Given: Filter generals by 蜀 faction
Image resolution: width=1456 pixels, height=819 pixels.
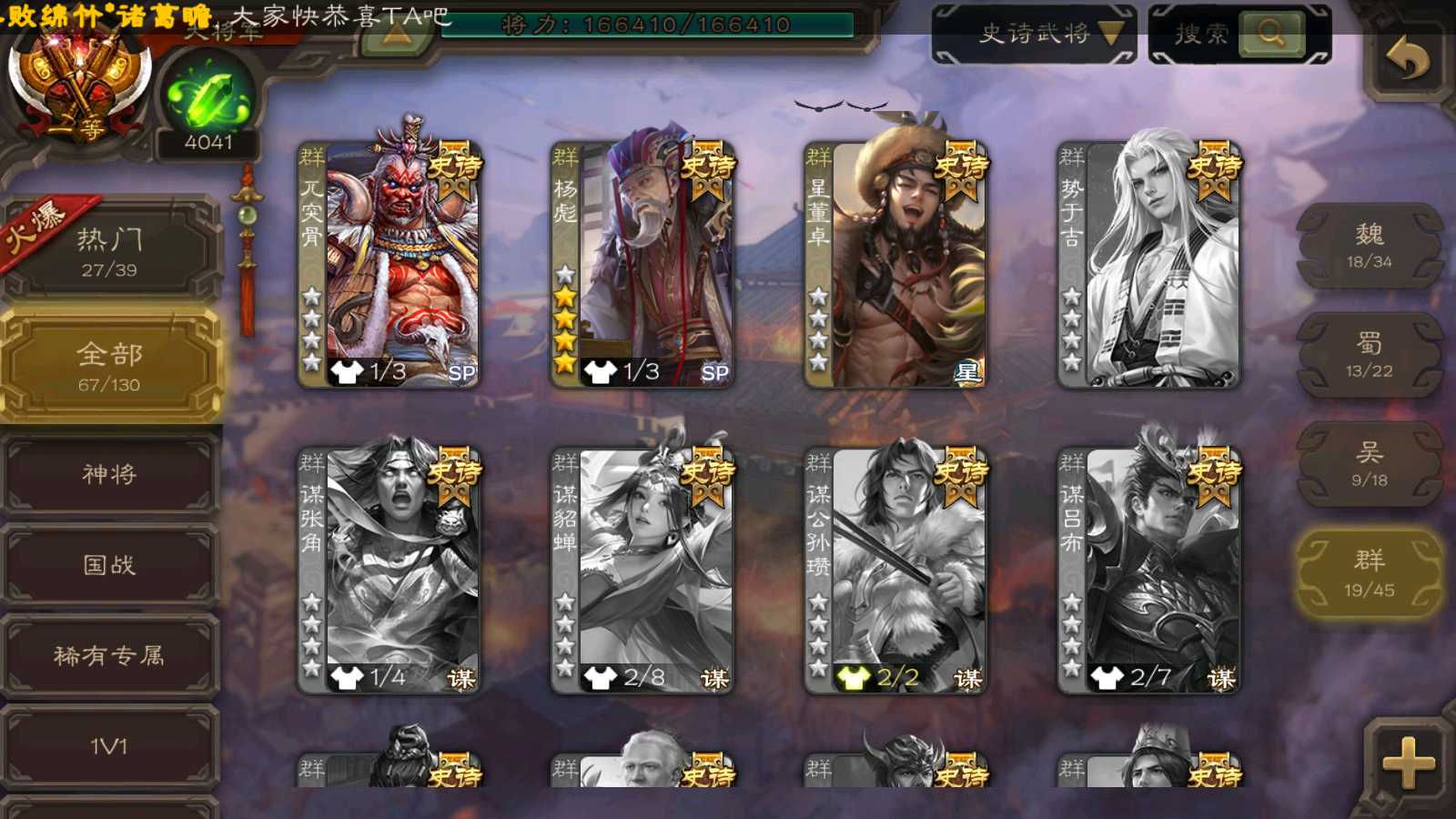Looking at the screenshot, I should 1369,355.
